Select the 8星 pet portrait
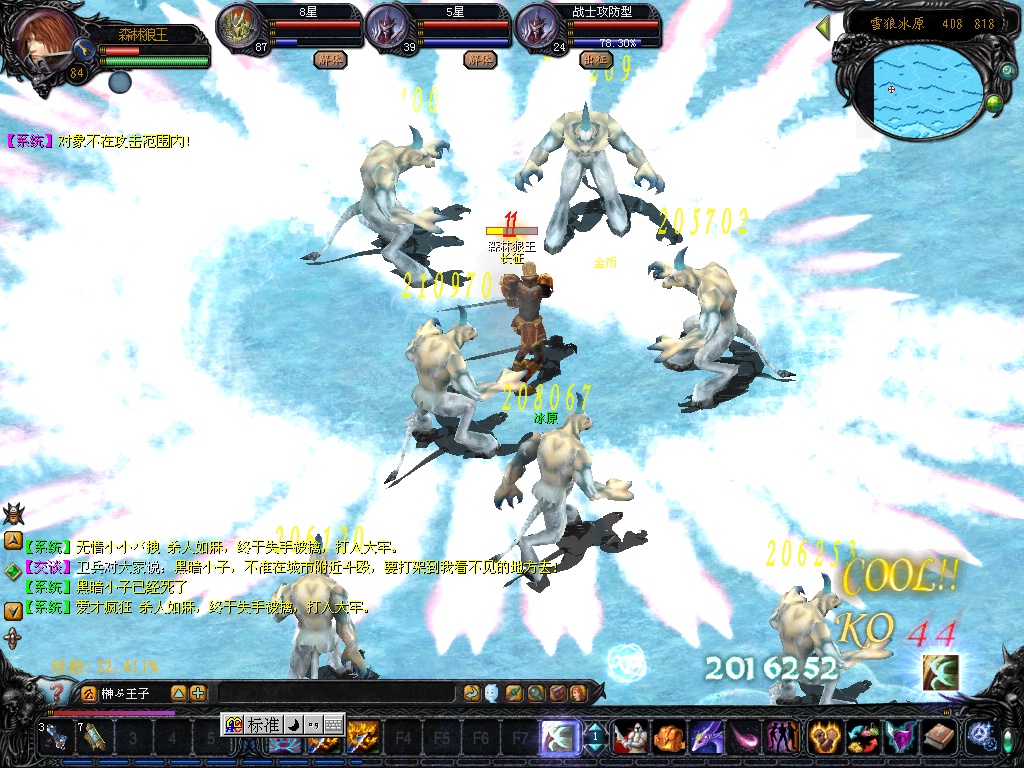 [238, 28]
